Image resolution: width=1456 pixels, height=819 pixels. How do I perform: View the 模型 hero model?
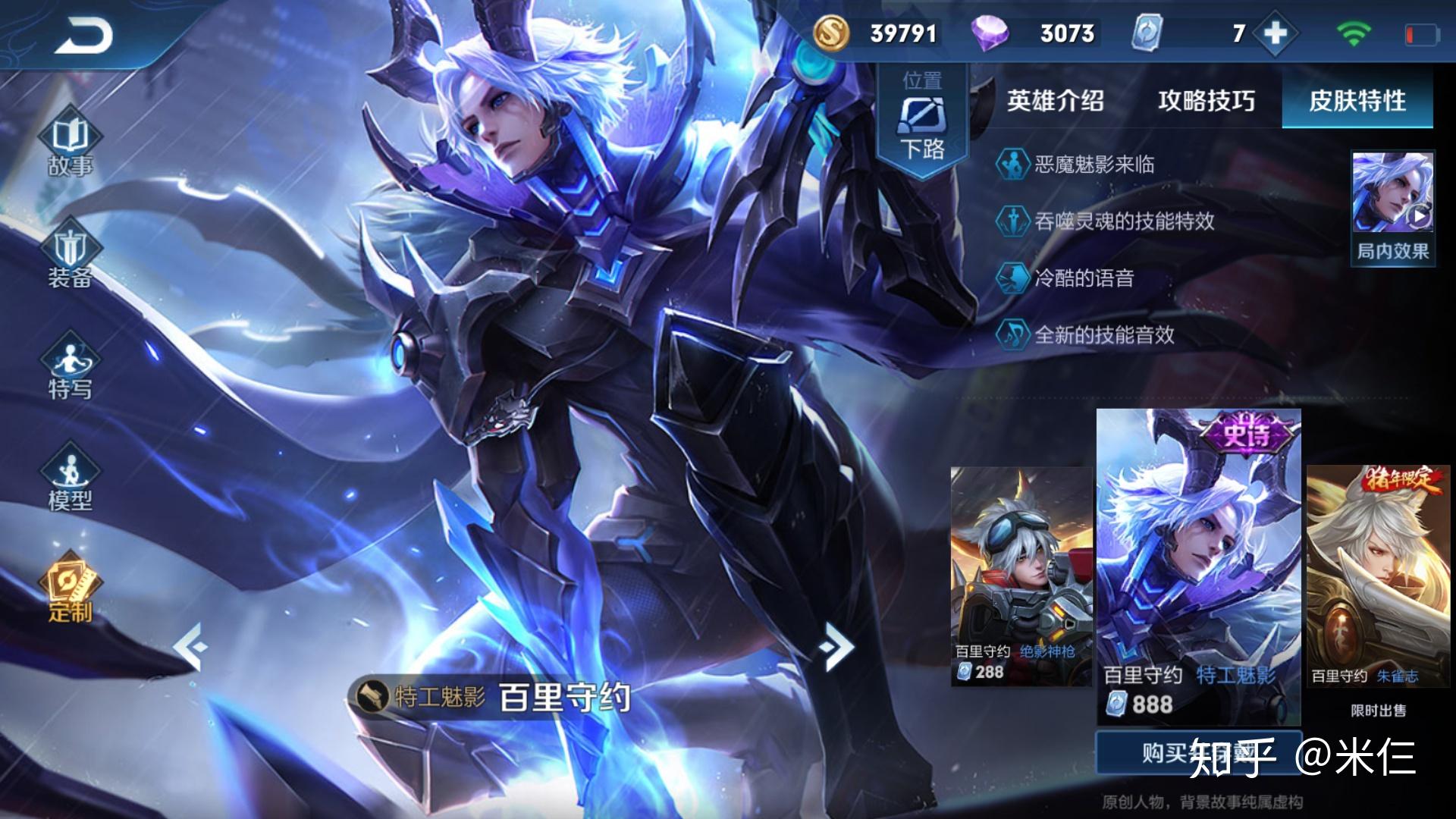click(x=70, y=479)
